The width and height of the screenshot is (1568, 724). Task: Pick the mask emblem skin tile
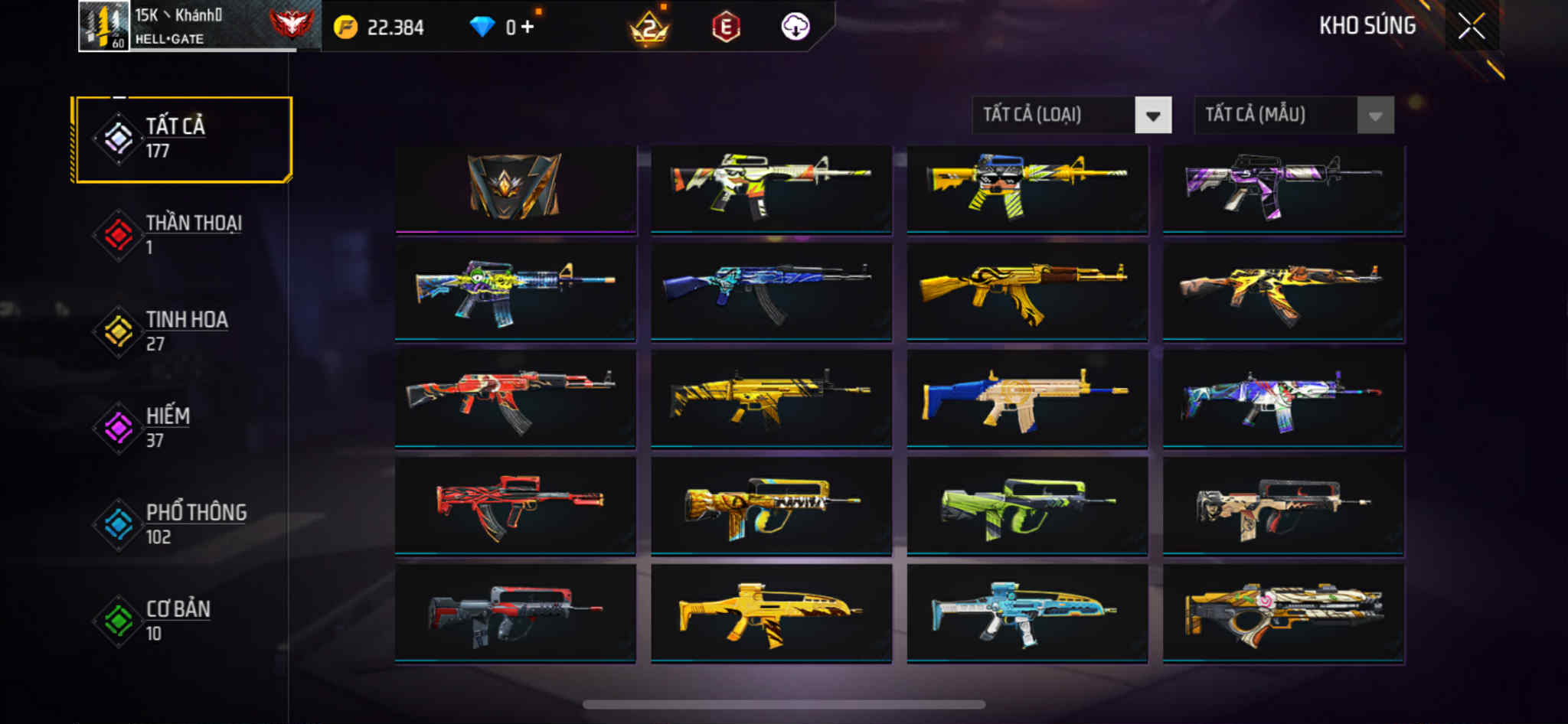(515, 188)
